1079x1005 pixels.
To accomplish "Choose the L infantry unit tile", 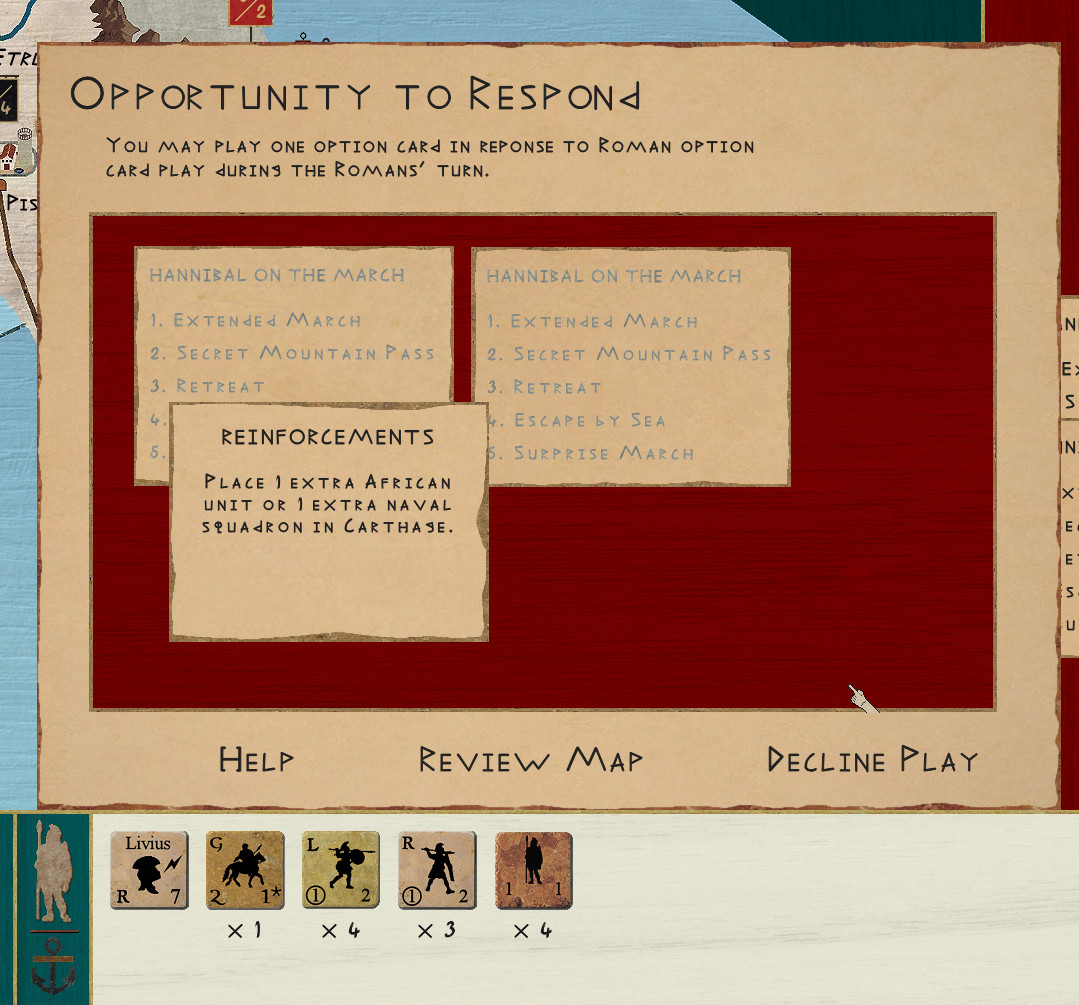I will [341, 870].
